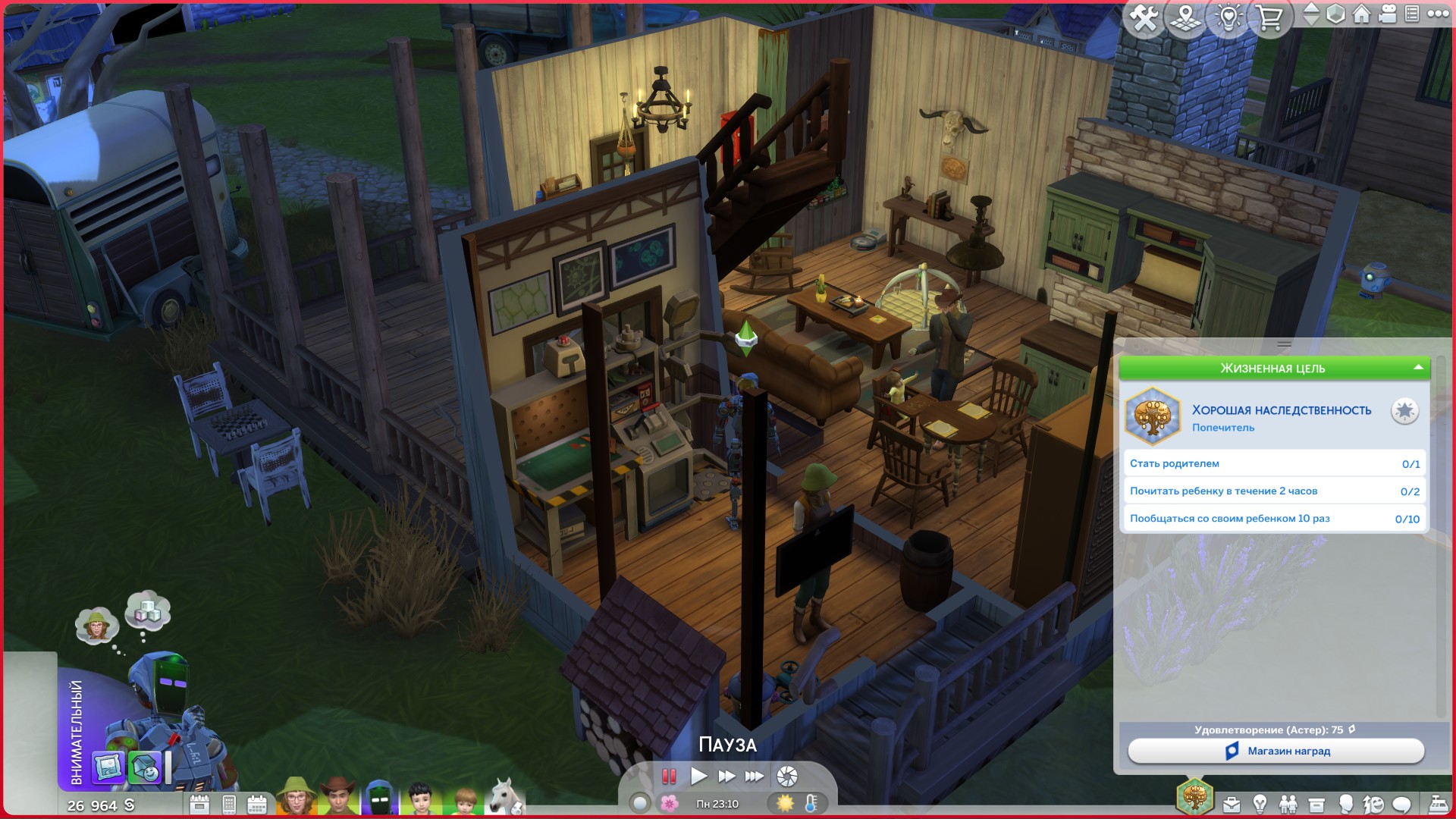Screen dimensions: 1456x819
Task: Open the relationships panel with two figures
Action: (x=1288, y=805)
